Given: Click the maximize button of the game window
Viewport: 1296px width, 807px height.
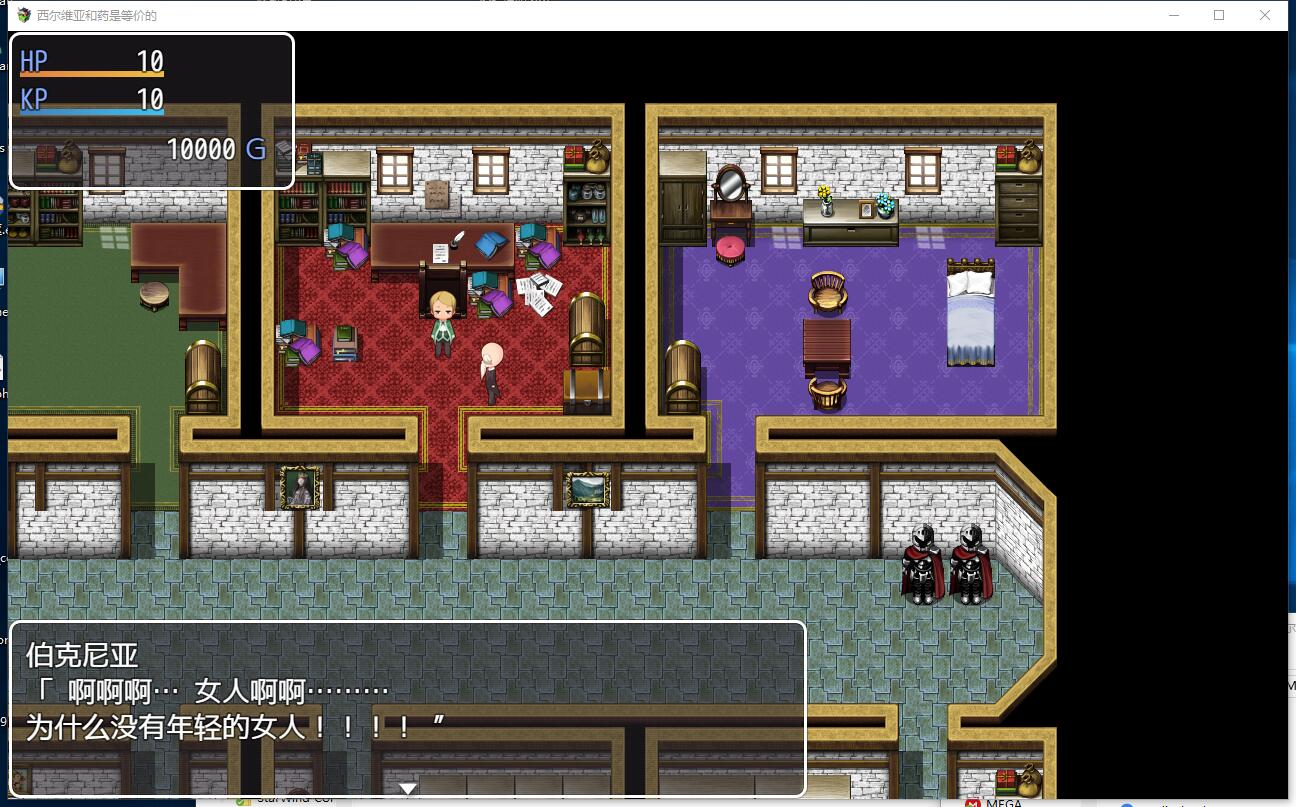Looking at the screenshot, I should tap(1218, 15).
